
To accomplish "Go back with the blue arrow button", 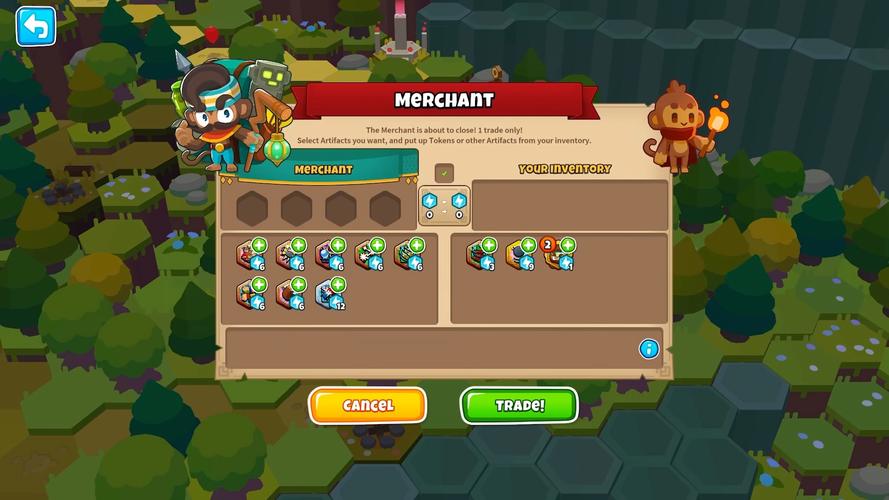I will [x=36, y=27].
